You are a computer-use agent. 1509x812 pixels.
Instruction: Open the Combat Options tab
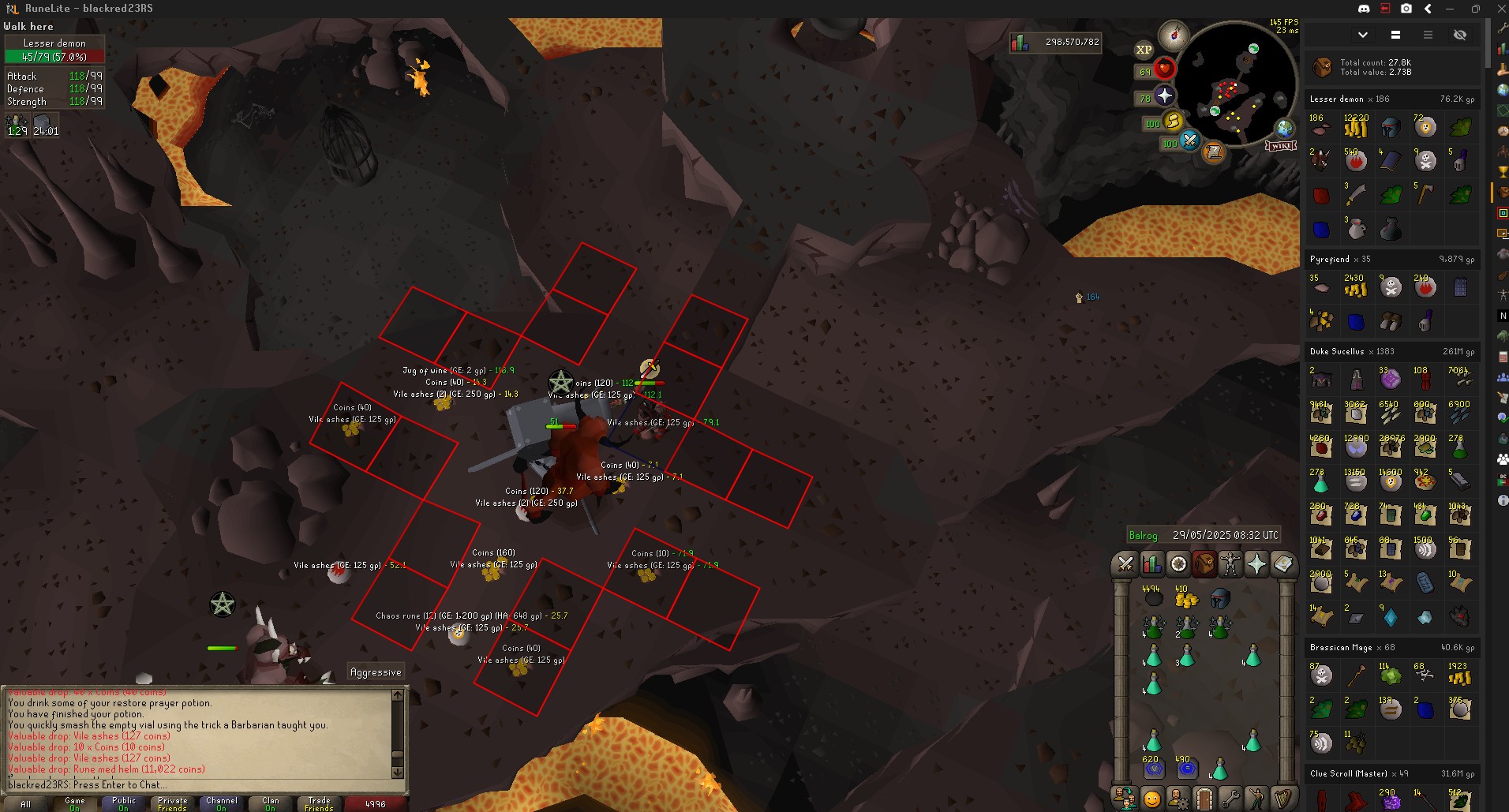point(1125,563)
